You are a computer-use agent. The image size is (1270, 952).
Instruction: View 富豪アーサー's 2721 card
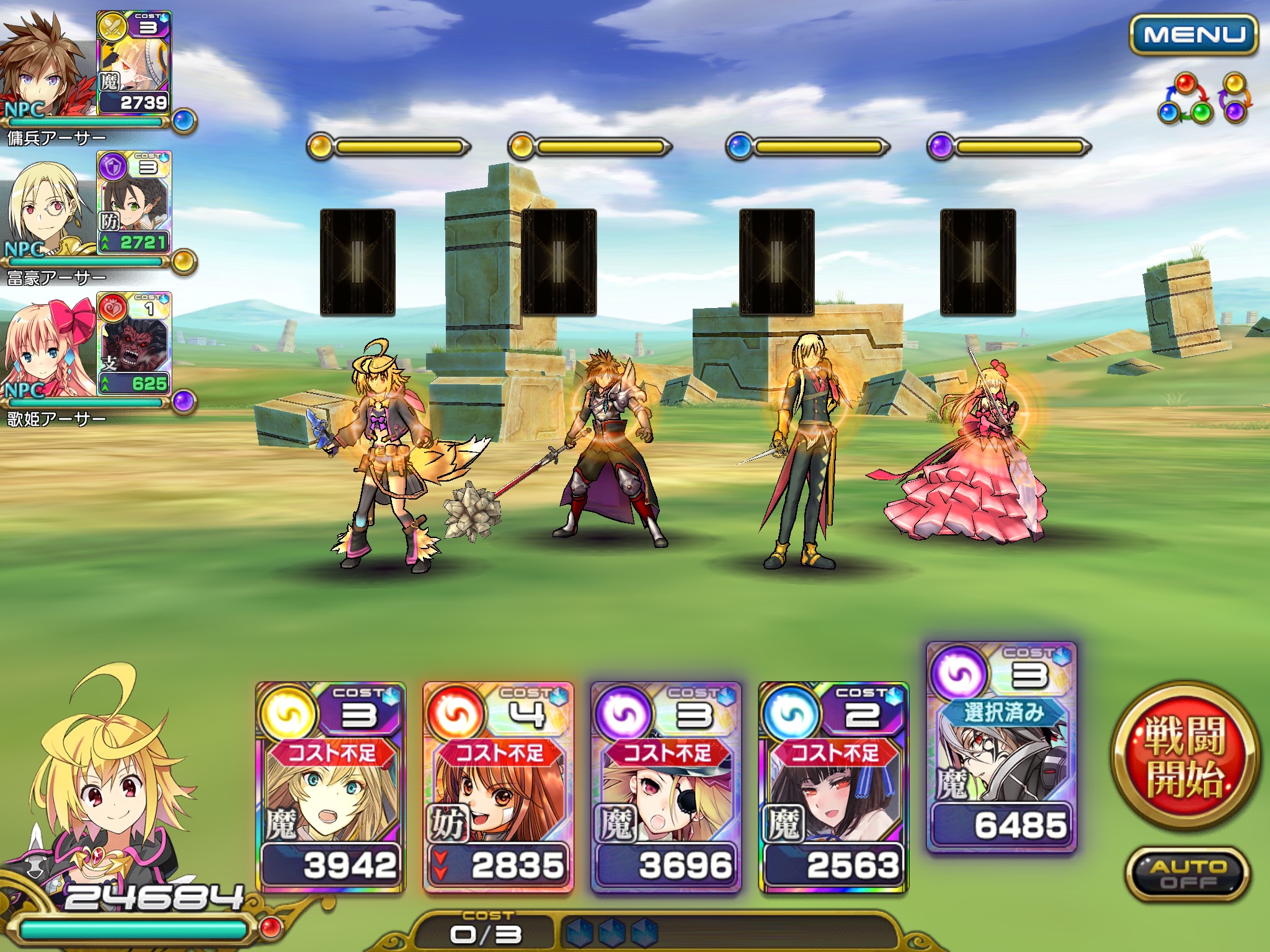(134, 203)
